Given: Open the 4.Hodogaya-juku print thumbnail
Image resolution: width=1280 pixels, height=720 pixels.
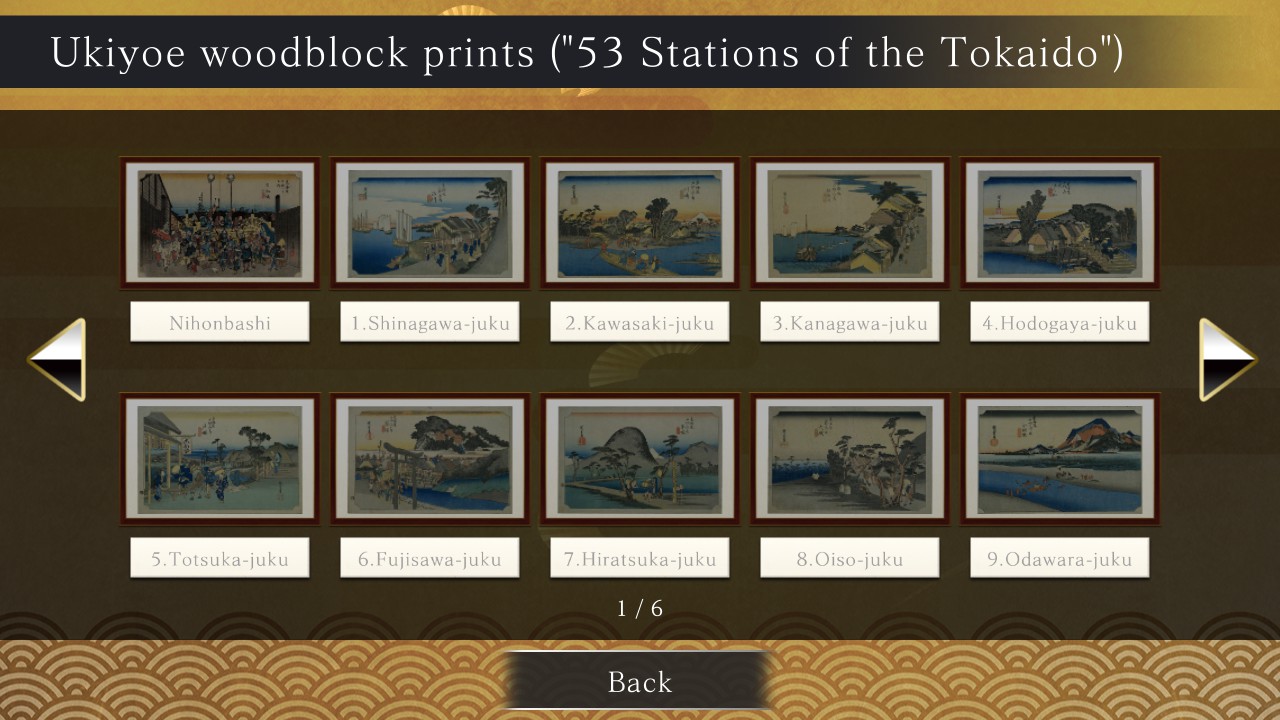Looking at the screenshot, I should pos(1059,222).
